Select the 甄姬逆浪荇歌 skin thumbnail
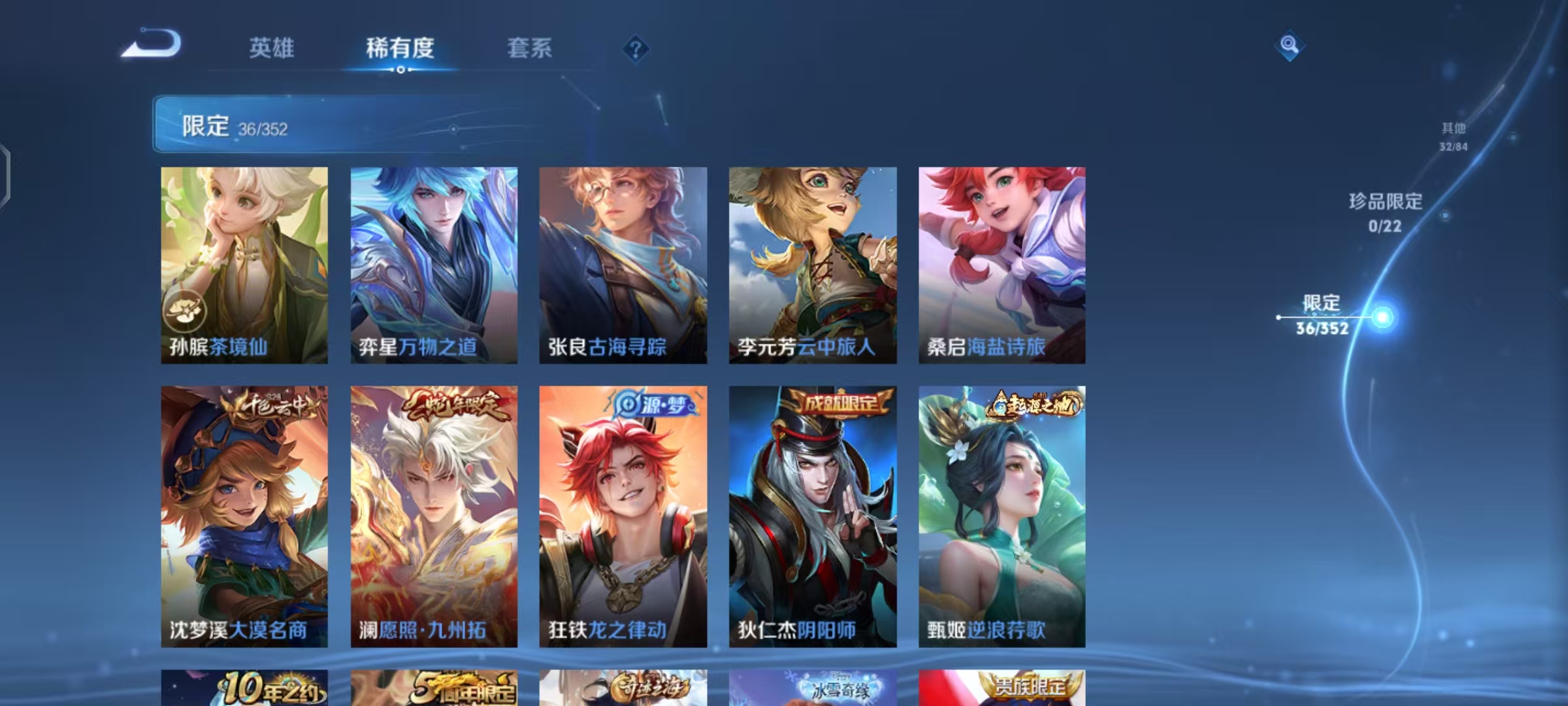The height and width of the screenshot is (706, 1568). 1003,516
